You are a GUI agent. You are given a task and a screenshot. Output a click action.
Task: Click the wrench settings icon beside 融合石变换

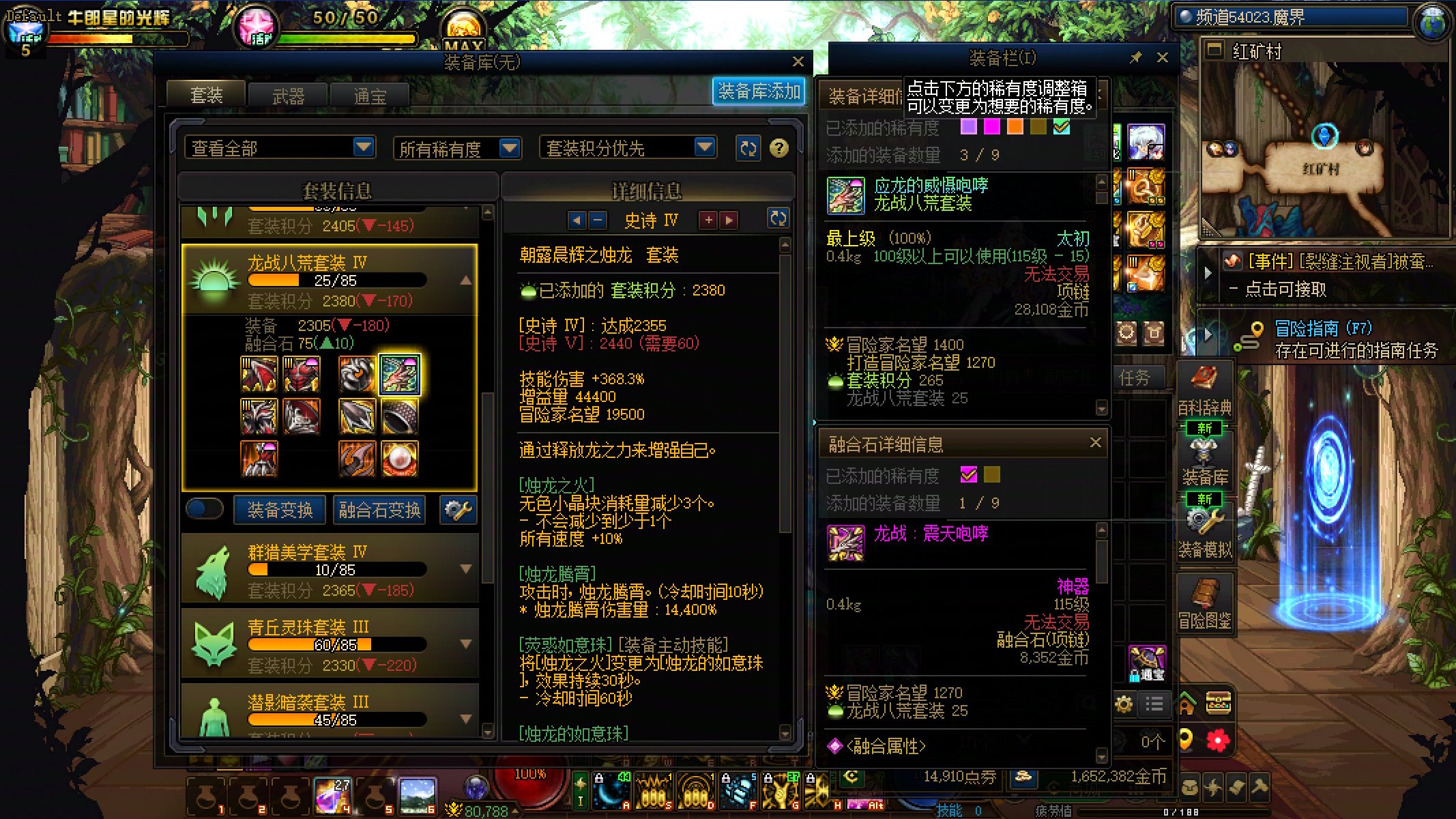pos(457,510)
